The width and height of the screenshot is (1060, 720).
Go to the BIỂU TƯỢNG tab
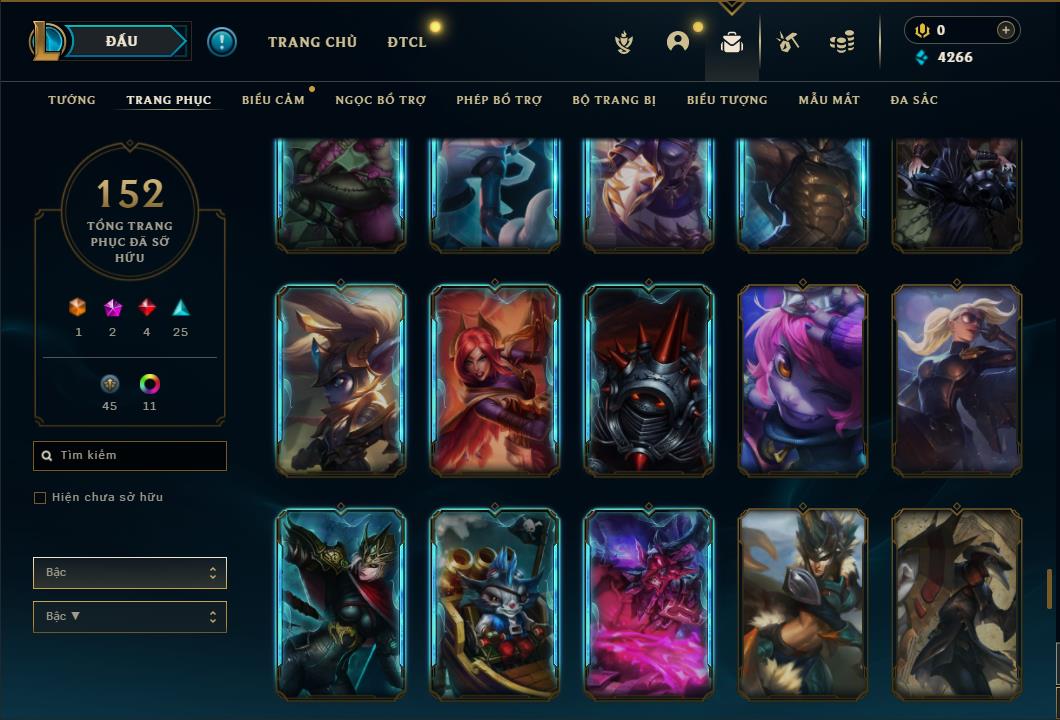[x=727, y=100]
